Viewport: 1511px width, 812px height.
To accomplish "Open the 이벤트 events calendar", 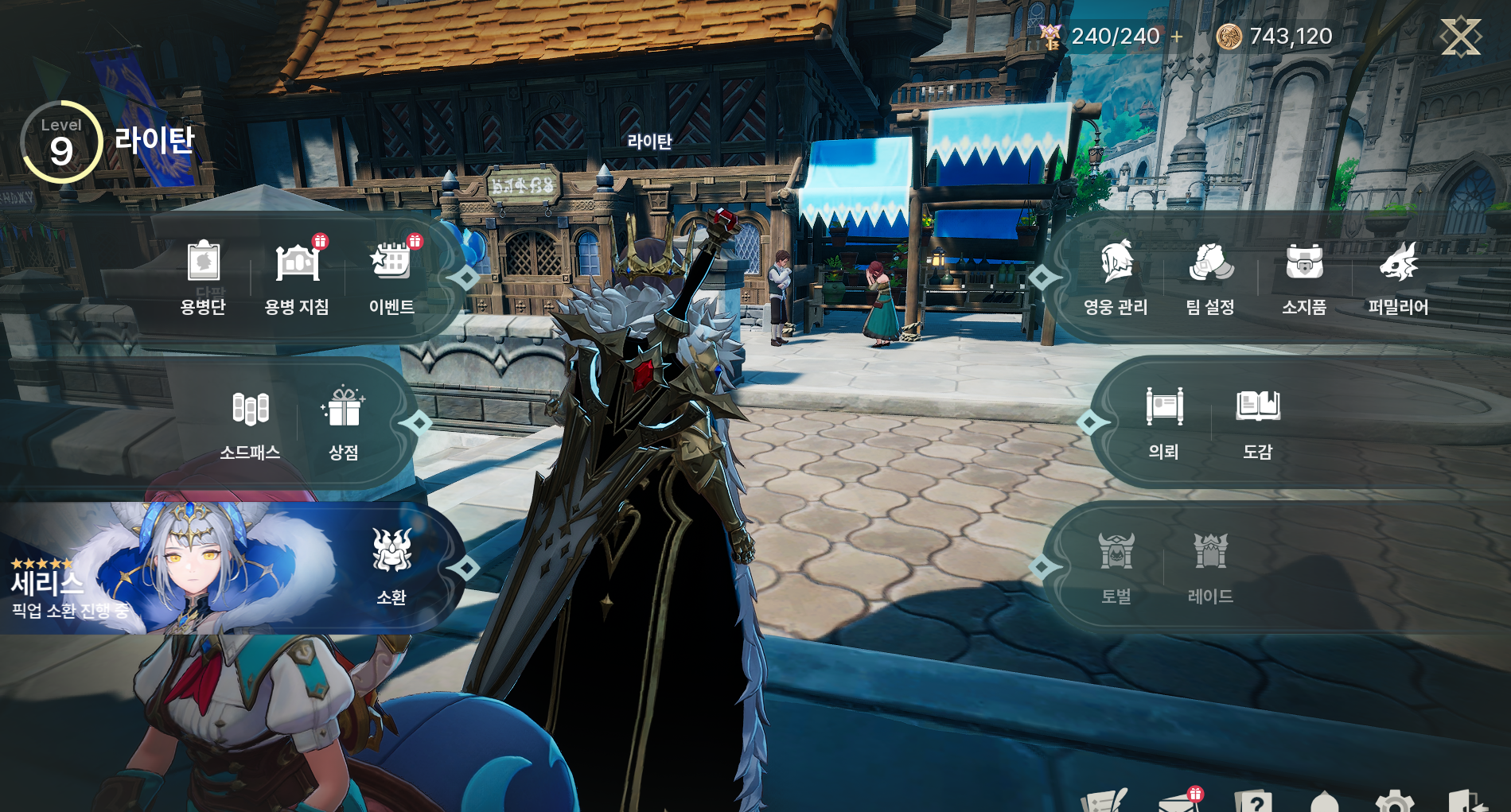I will click(391, 276).
